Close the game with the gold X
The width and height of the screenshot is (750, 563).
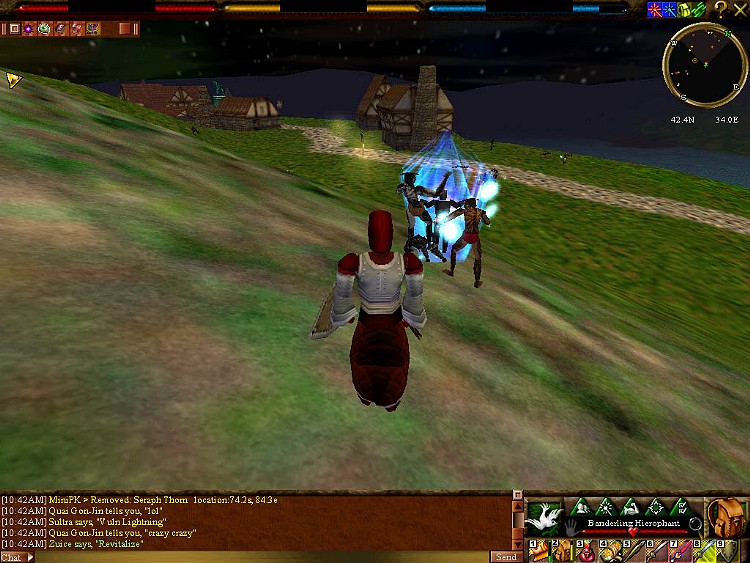point(740,9)
